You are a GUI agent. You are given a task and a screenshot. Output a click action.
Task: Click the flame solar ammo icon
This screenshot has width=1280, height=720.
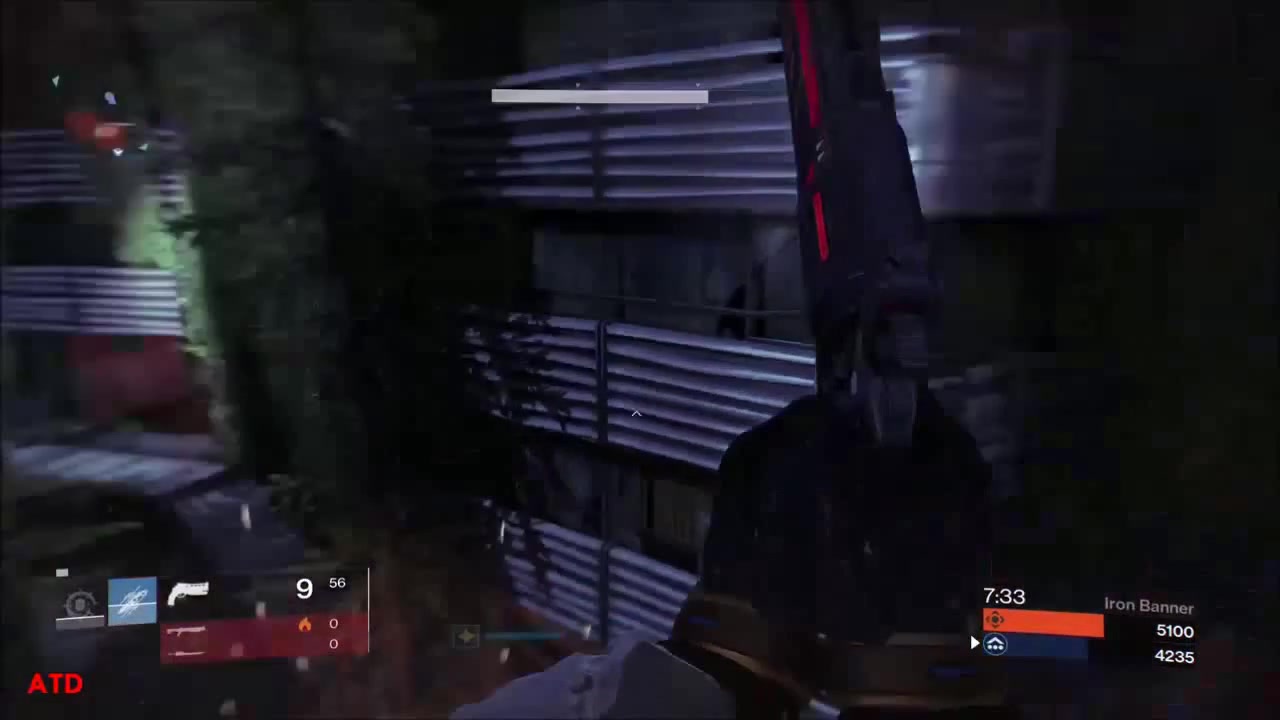click(304, 623)
